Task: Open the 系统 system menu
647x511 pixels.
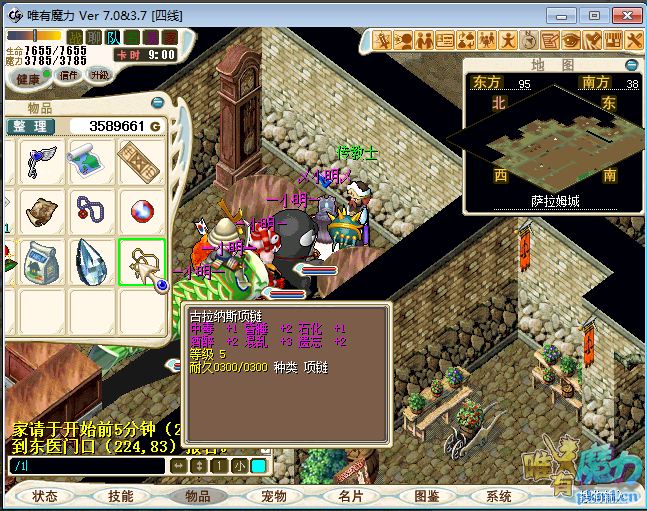Action: pos(499,496)
